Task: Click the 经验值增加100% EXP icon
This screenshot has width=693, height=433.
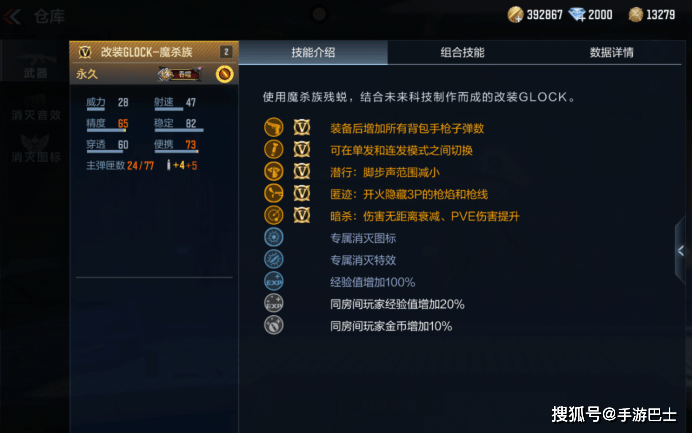Action: coord(274,281)
